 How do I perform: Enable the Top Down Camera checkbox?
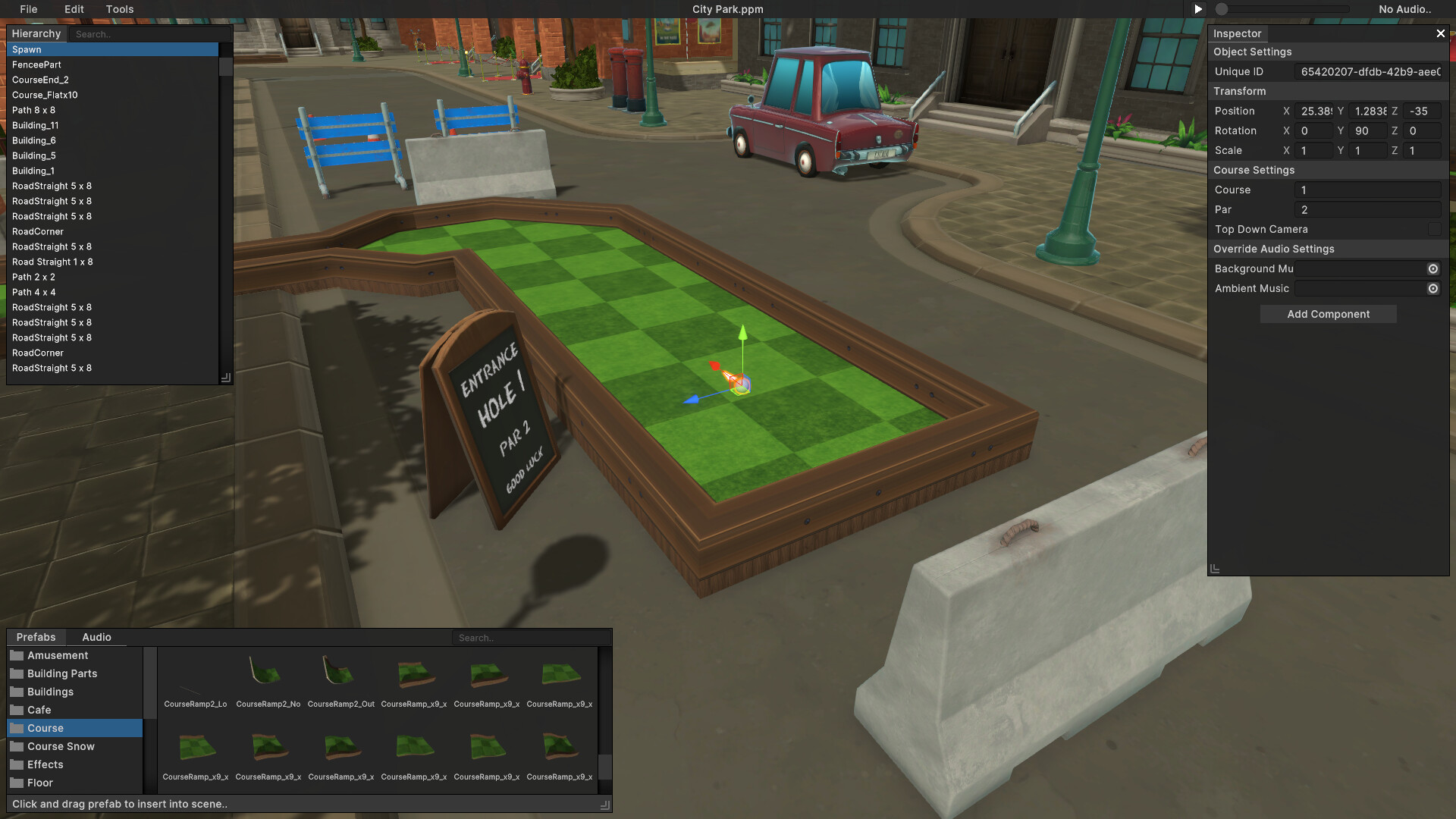[x=1432, y=229]
